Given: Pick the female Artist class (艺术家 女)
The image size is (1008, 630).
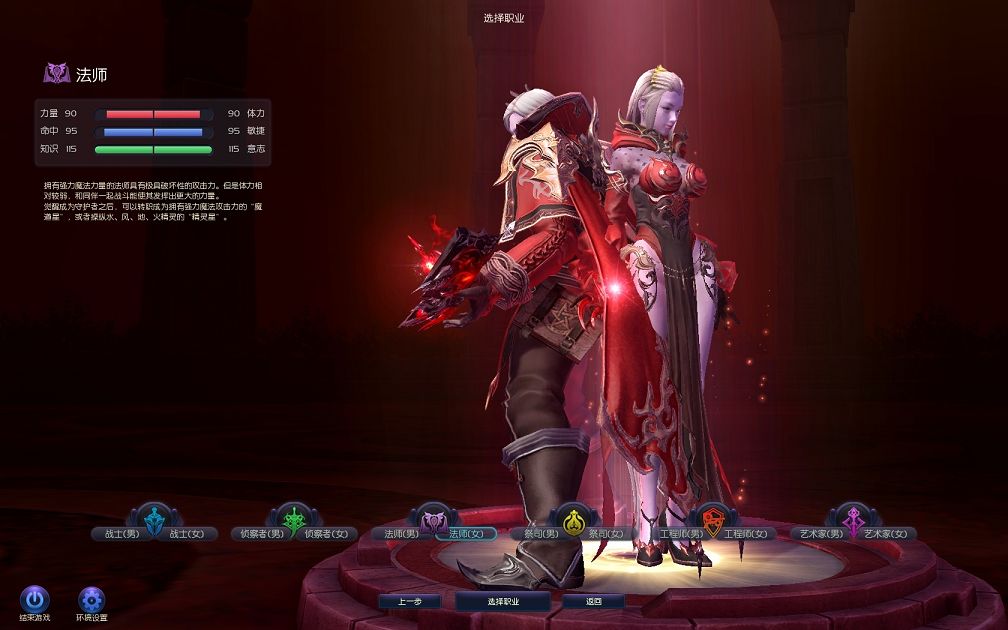Looking at the screenshot, I should [x=887, y=534].
